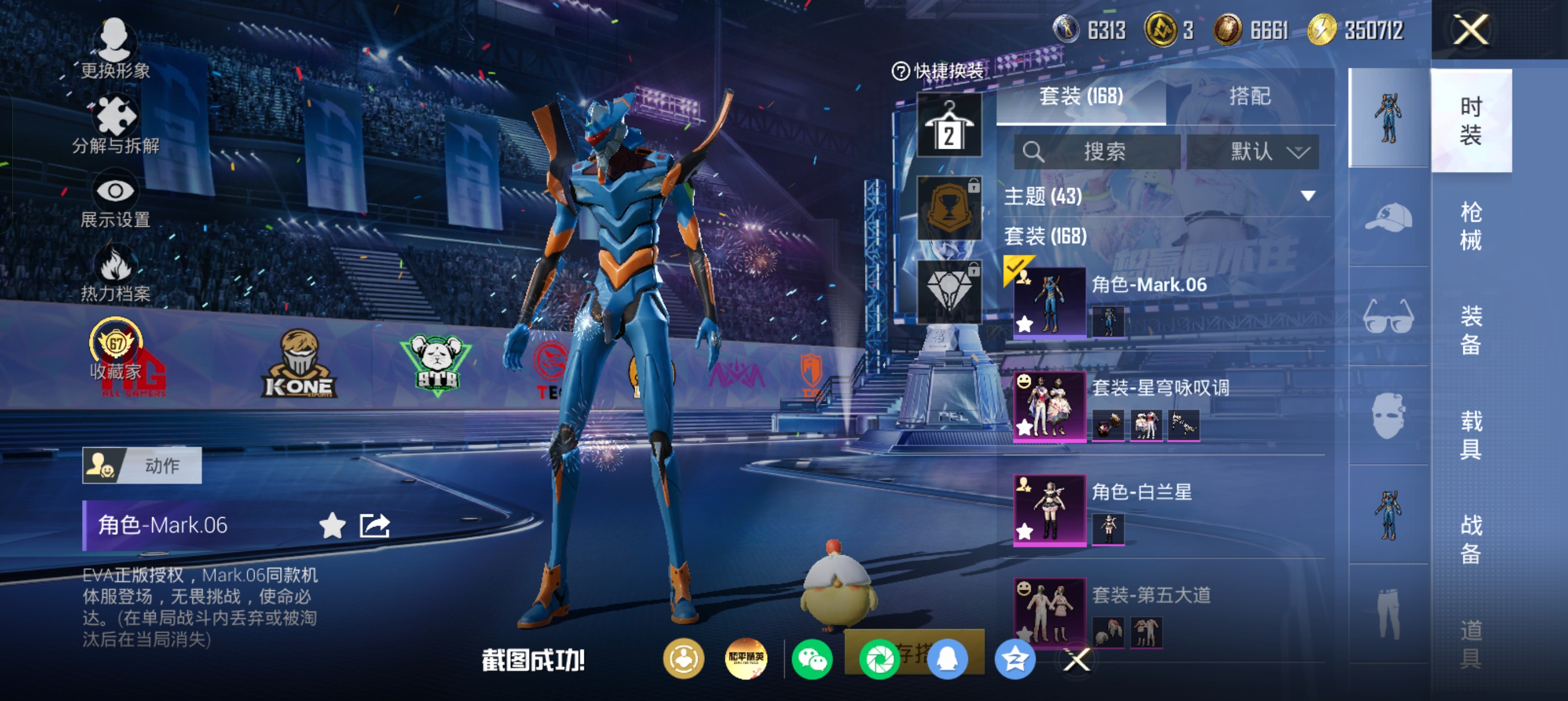Open the 枪械 firearms category
The width and height of the screenshot is (1568, 701).
point(1471,225)
